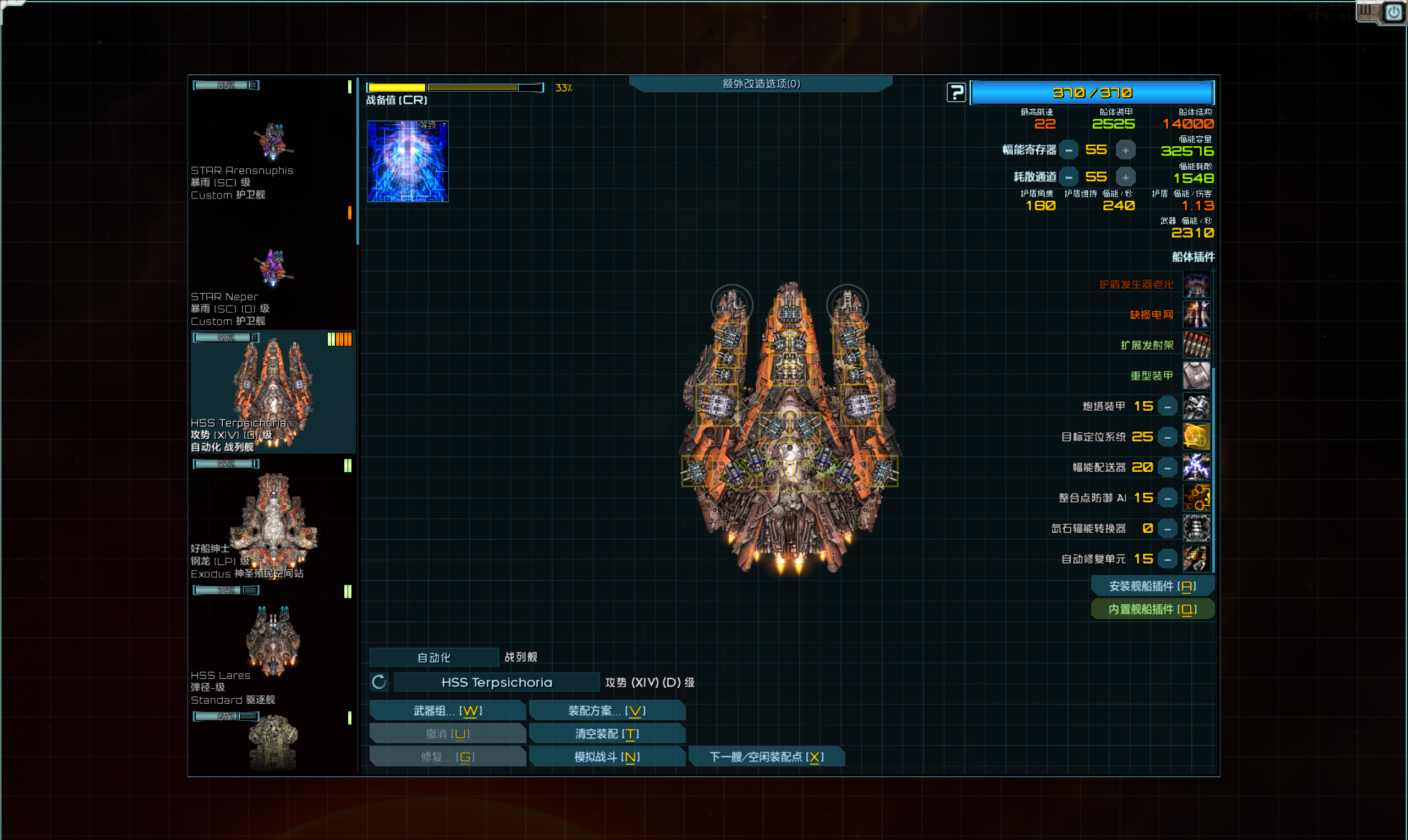The width and height of the screenshot is (1408, 840).
Task: Start a simulated battle 模拟战斗
Action: click(x=606, y=757)
